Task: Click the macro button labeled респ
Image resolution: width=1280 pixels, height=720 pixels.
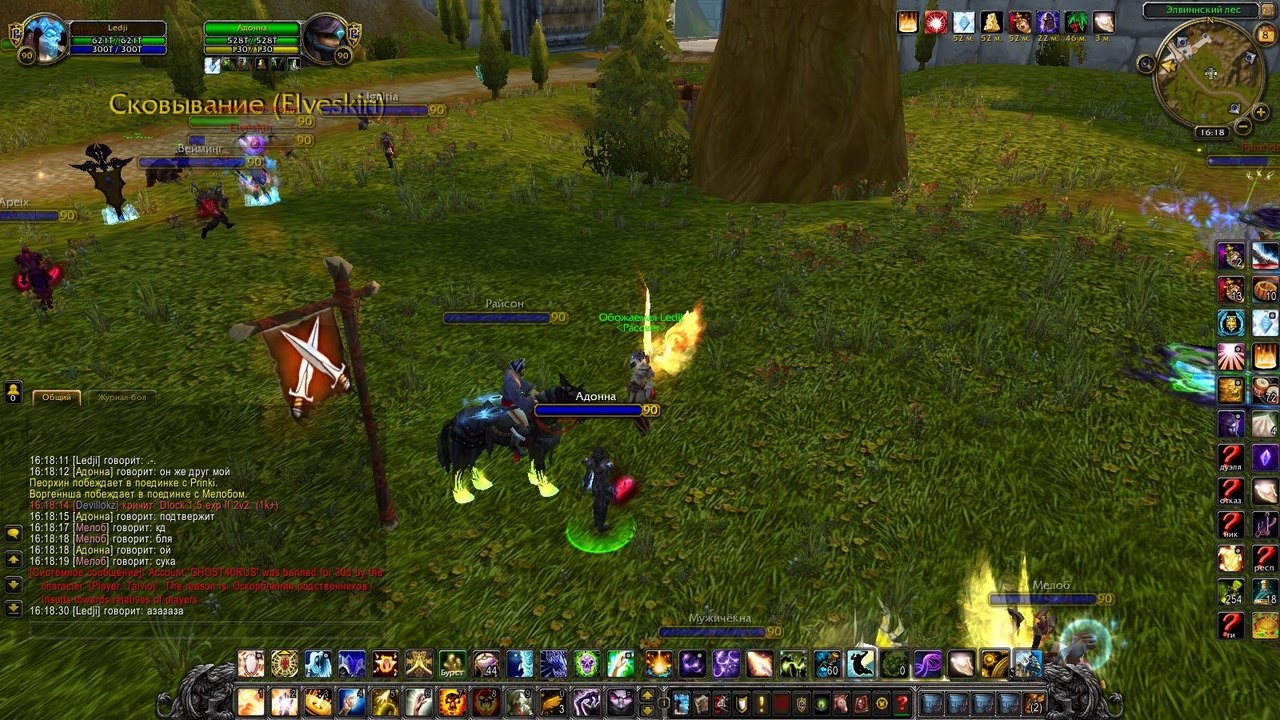Action: 1265,558
